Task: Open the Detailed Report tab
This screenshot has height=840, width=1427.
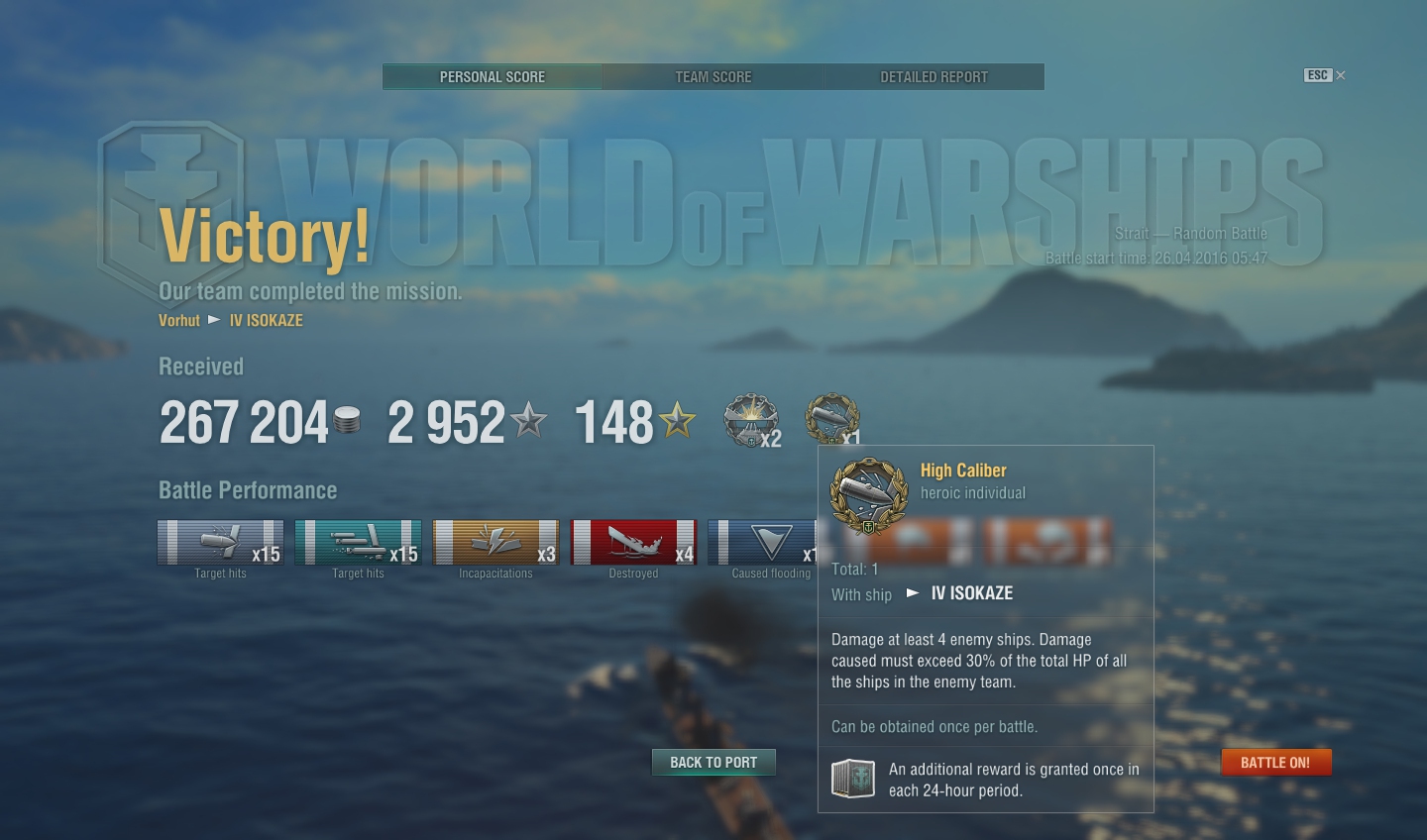Action: [x=933, y=77]
